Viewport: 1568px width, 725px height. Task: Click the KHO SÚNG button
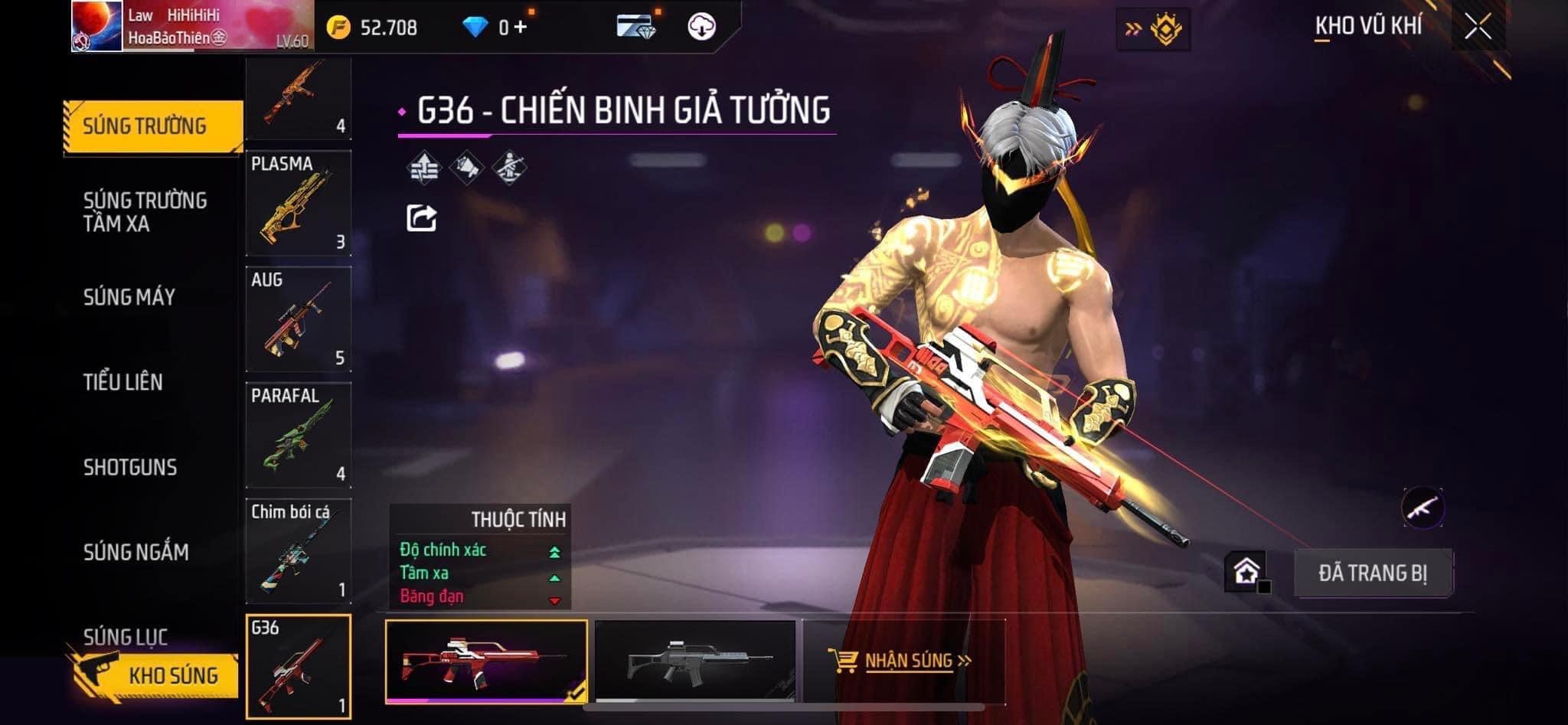pos(158,675)
